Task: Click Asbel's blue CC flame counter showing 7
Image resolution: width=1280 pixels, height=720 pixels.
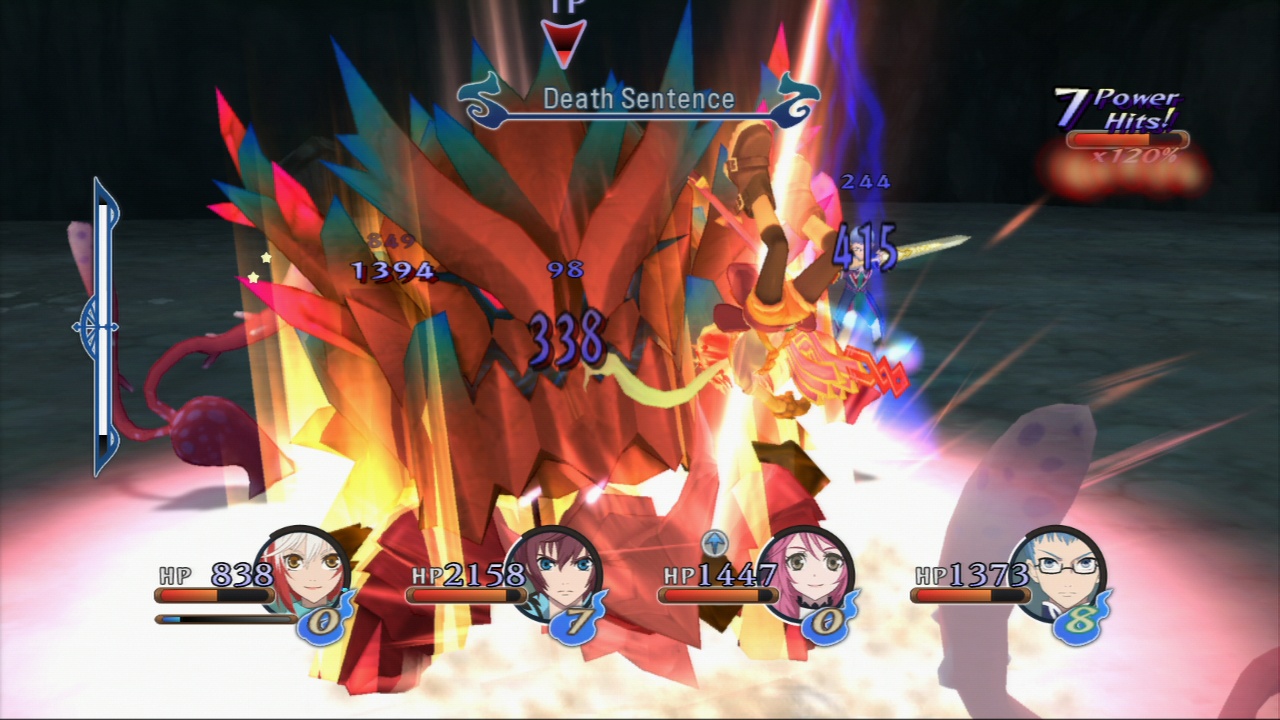Action: click(578, 621)
